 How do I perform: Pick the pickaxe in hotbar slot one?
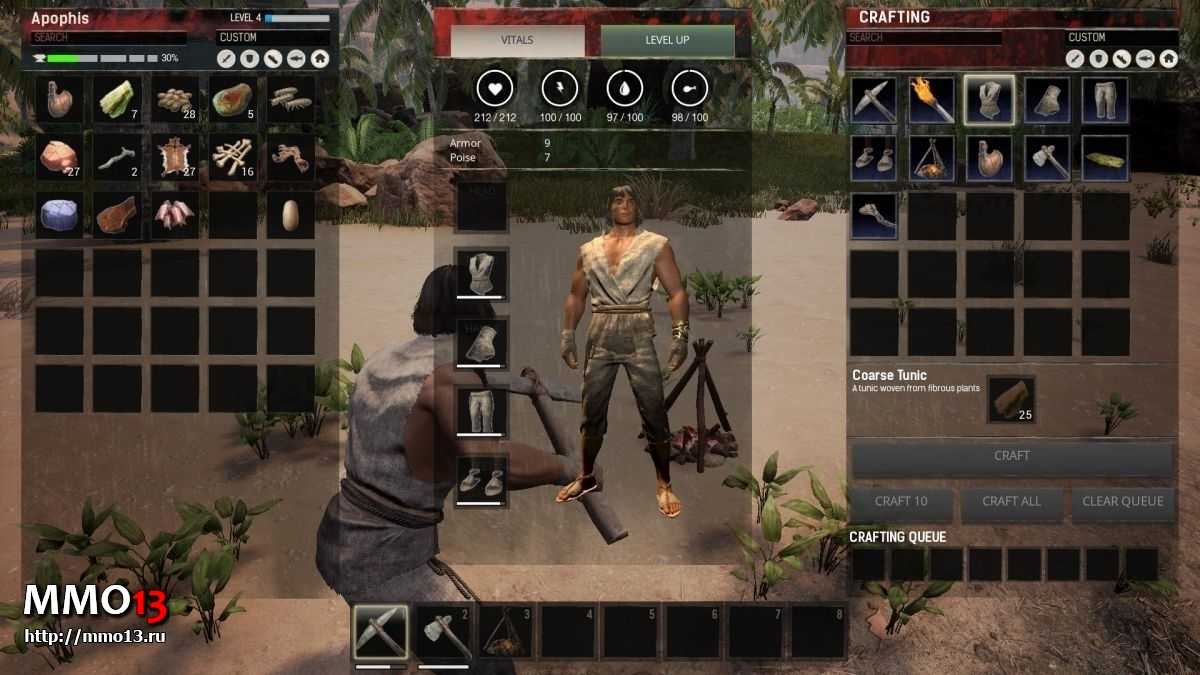(381, 632)
